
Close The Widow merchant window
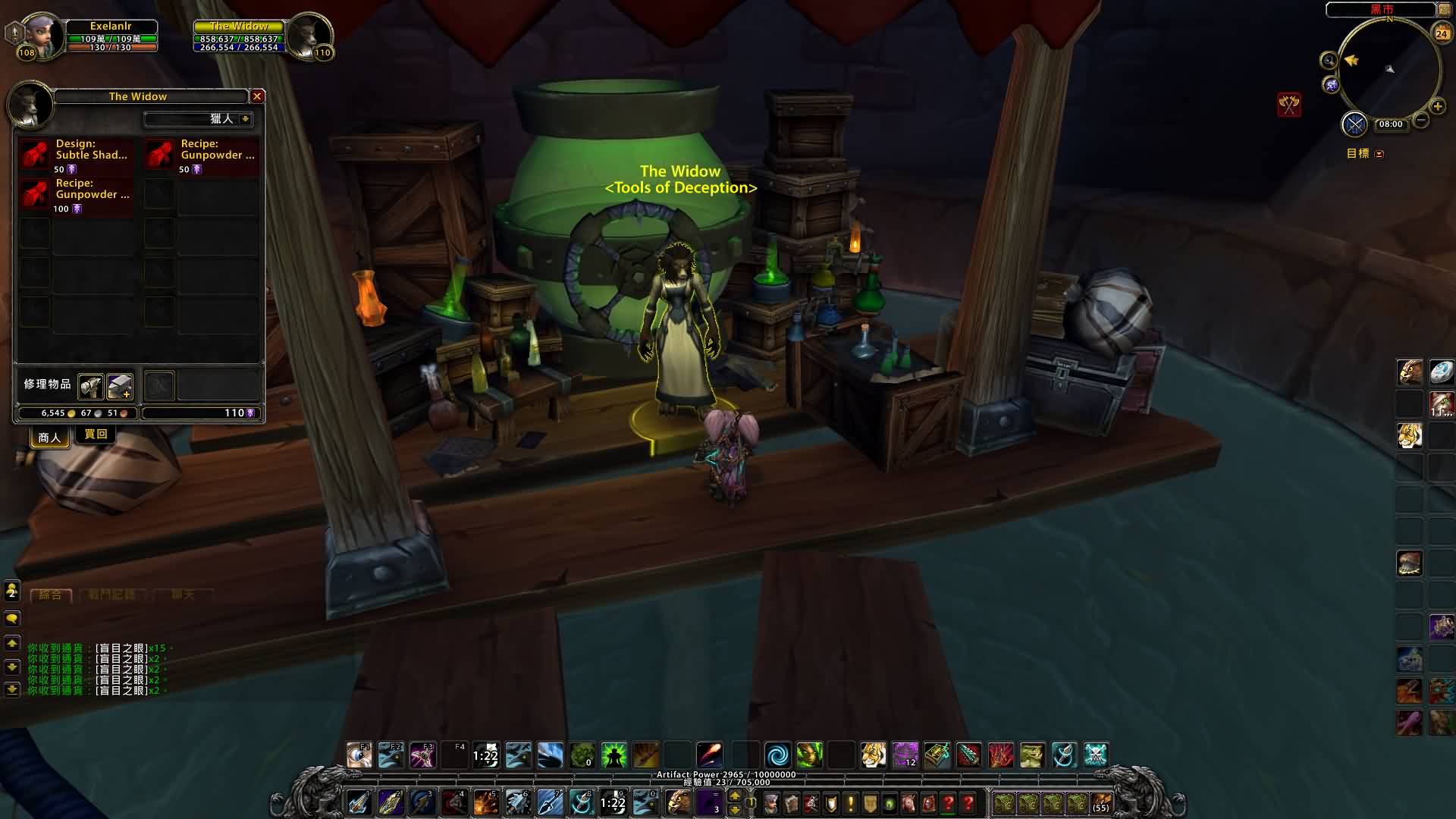[x=257, y=96]
